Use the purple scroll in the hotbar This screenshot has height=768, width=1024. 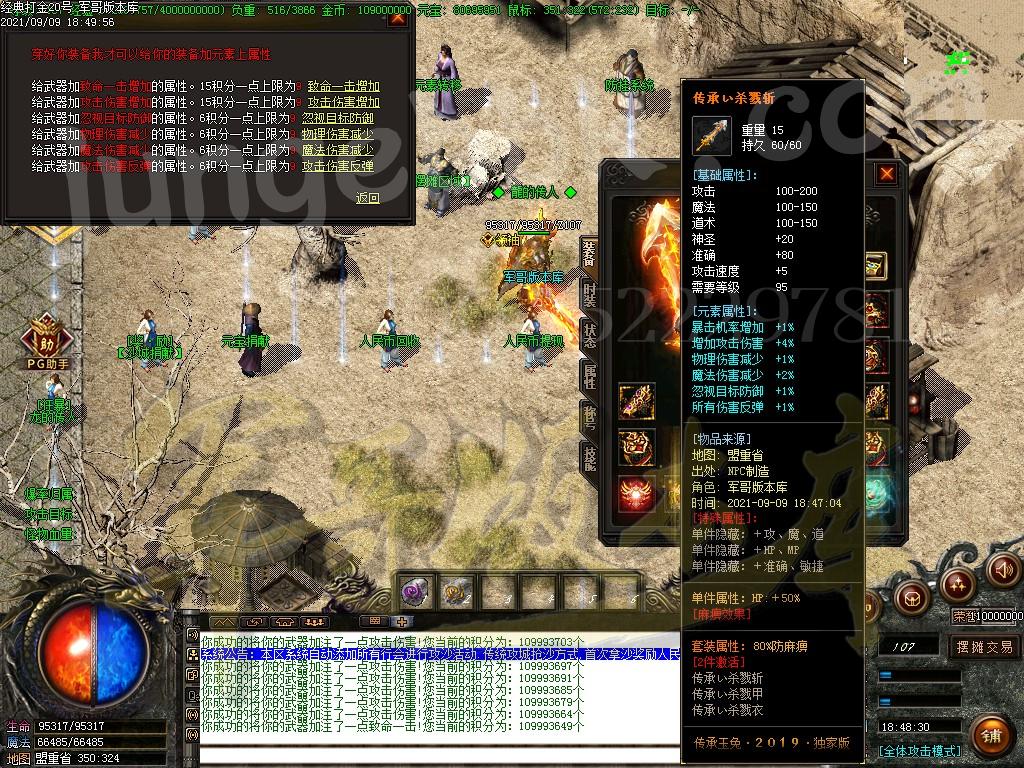[414, 592]
